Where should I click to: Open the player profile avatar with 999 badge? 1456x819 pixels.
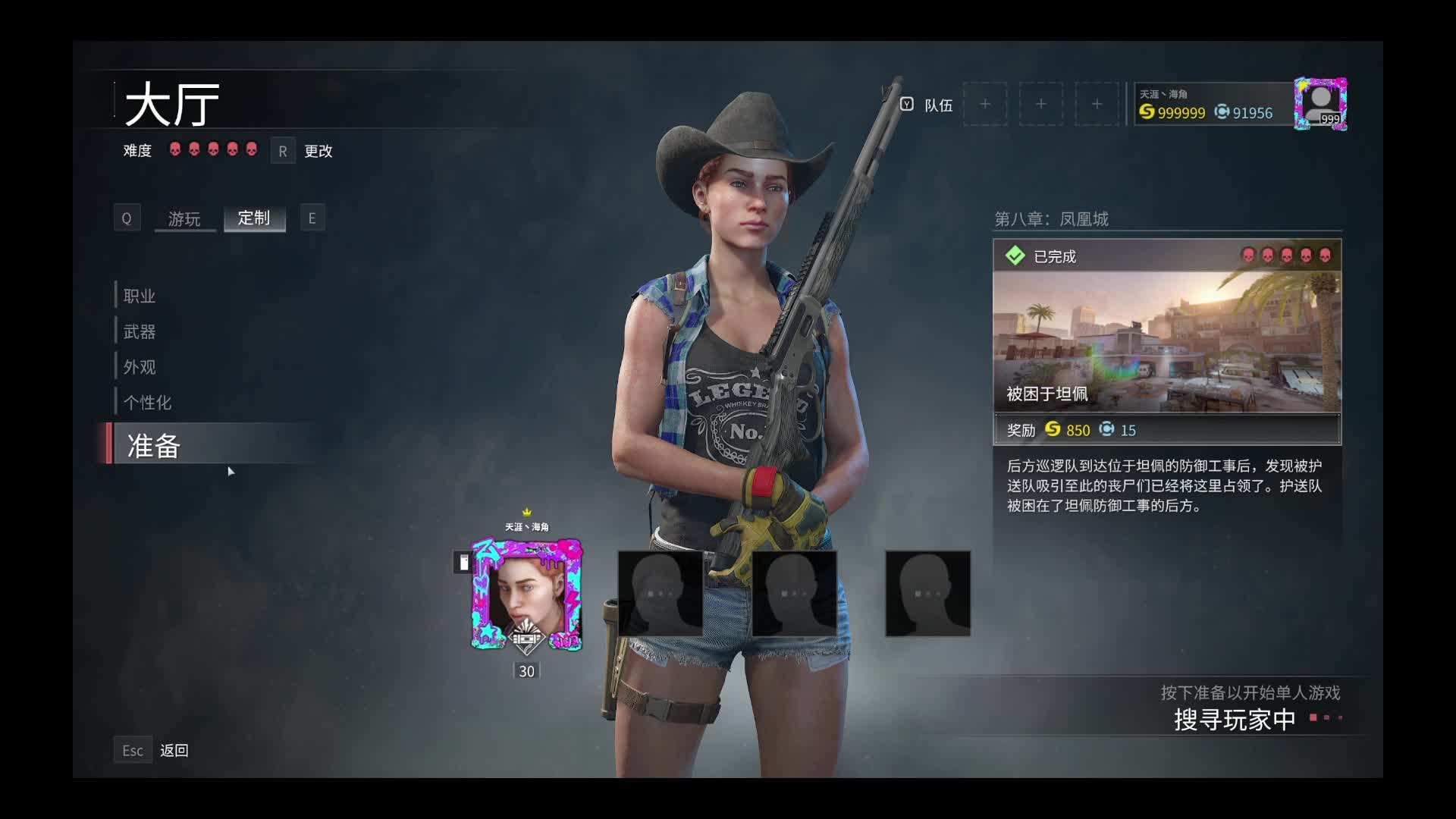coord(1320,103)
